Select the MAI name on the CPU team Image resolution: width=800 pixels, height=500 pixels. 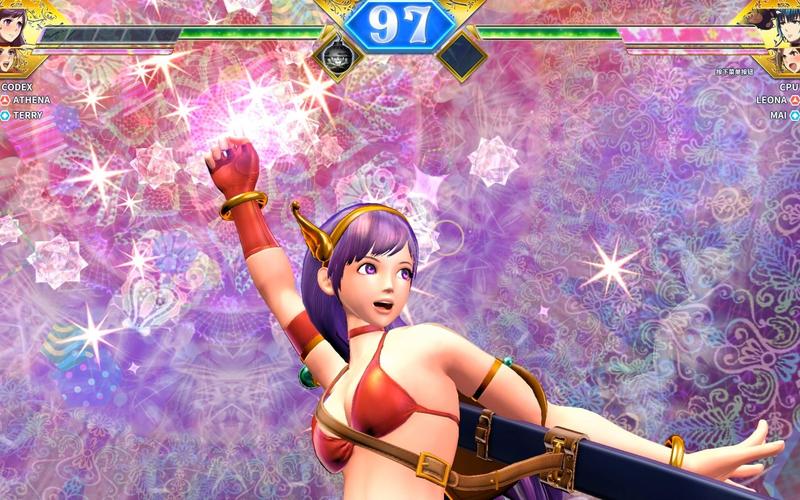(778, 115)
